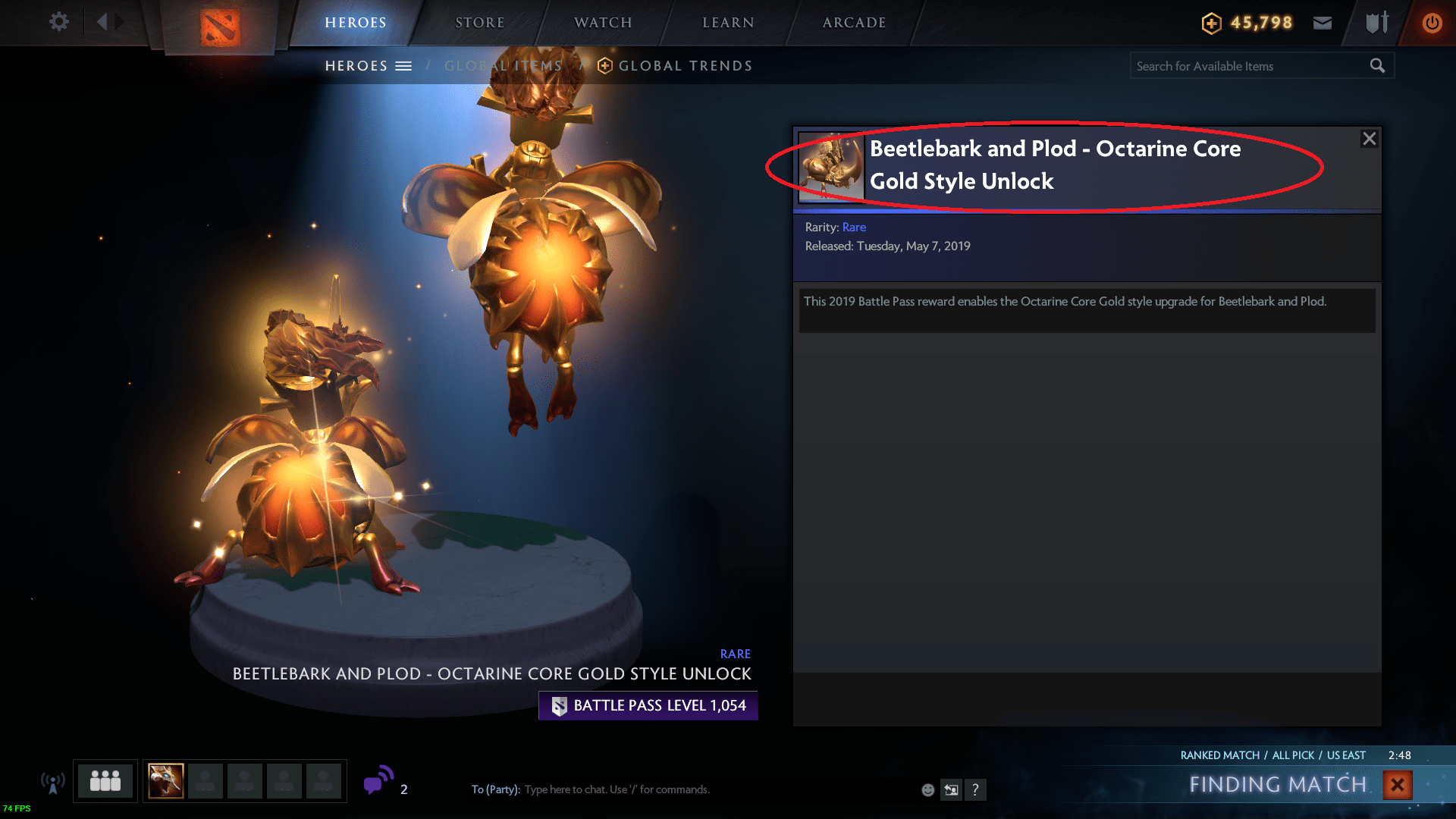Check the mail inbox envelope

(x=1323, y=23)
